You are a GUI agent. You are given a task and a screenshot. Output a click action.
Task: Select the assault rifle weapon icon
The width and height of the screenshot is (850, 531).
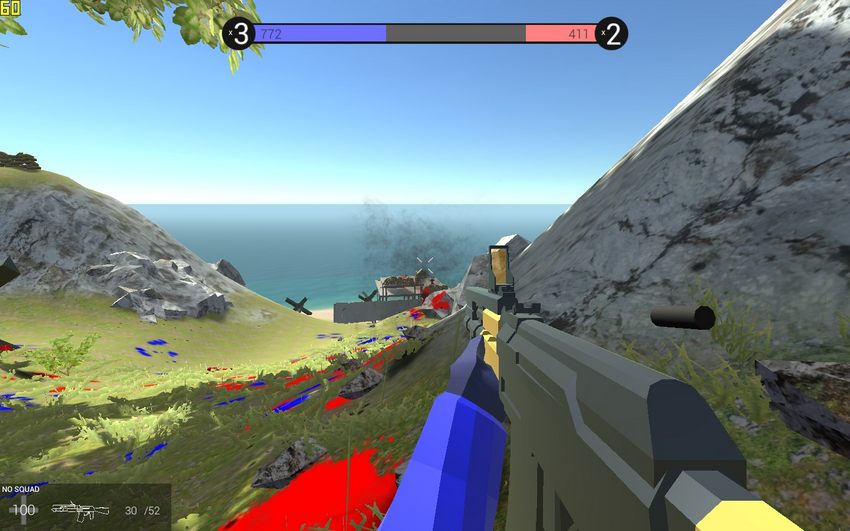[x=79, y=511]
